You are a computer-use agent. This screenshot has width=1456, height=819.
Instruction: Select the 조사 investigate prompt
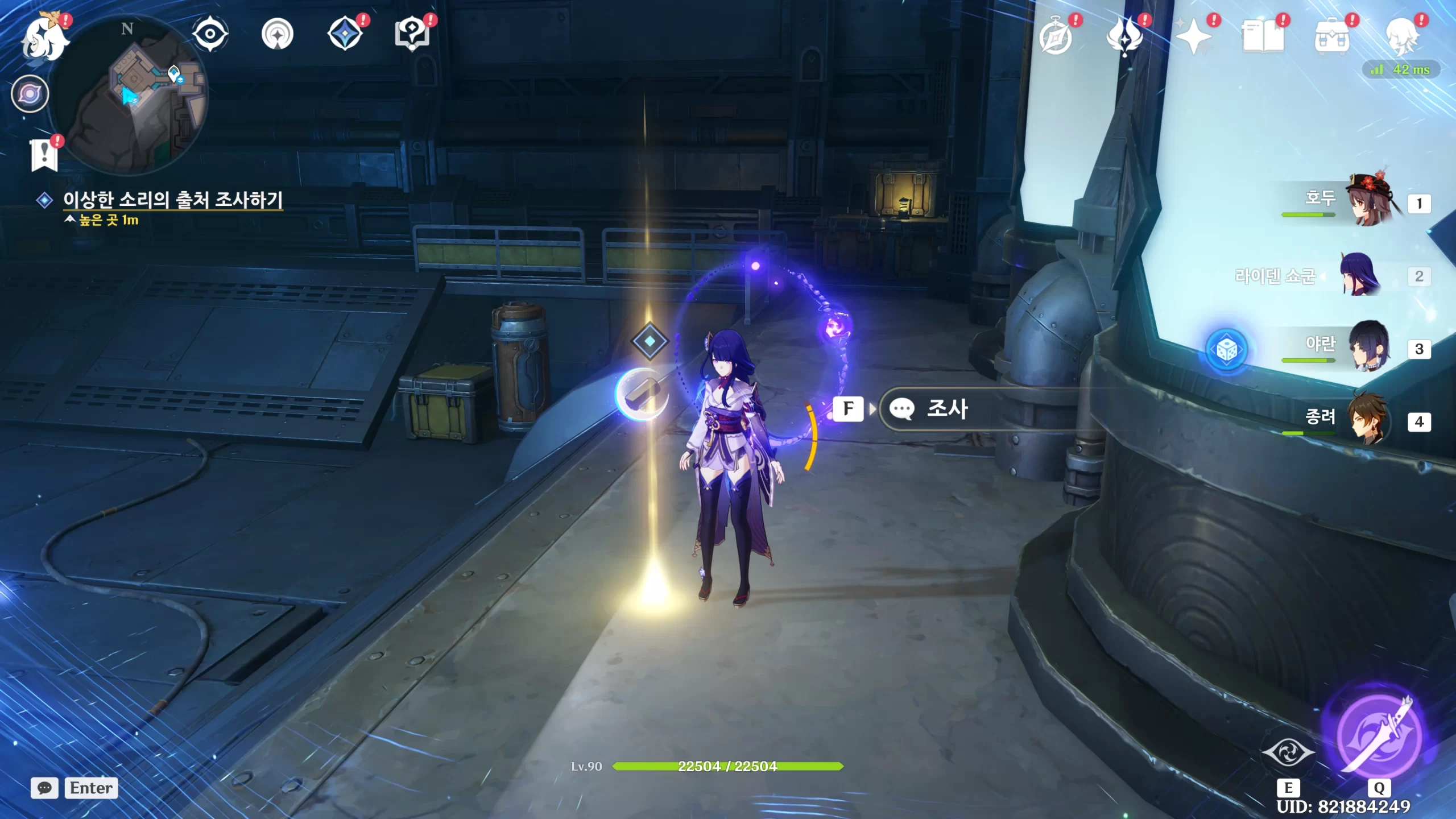point(947,409)
